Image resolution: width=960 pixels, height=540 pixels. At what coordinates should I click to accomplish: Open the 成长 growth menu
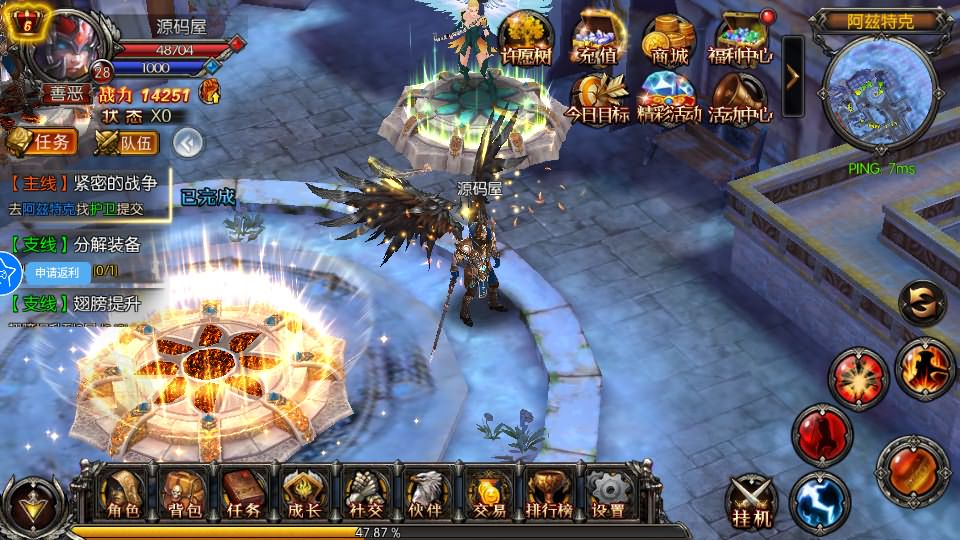[303, 495]
